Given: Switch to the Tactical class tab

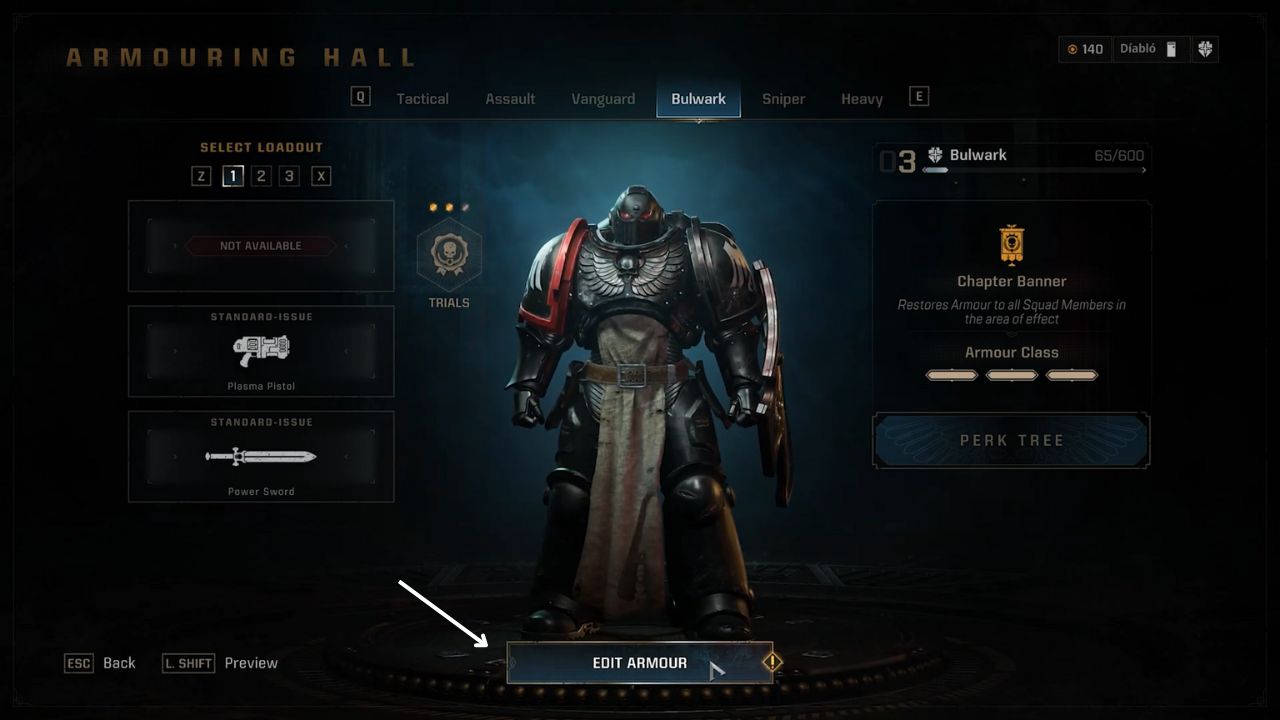Looking at the screenshot, I should (422, 98).
